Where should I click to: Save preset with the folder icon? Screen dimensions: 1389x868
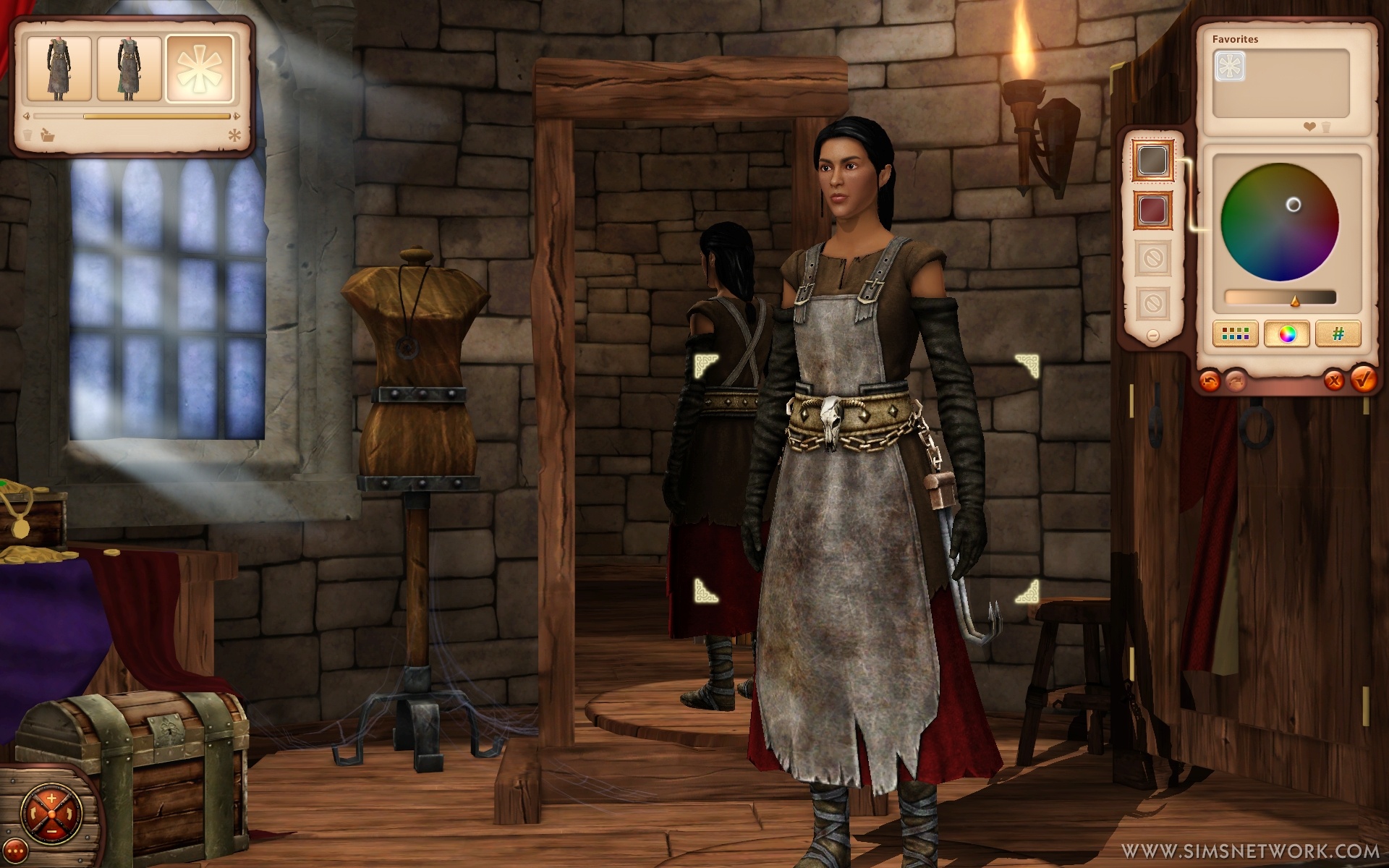(x=48, y=135)
